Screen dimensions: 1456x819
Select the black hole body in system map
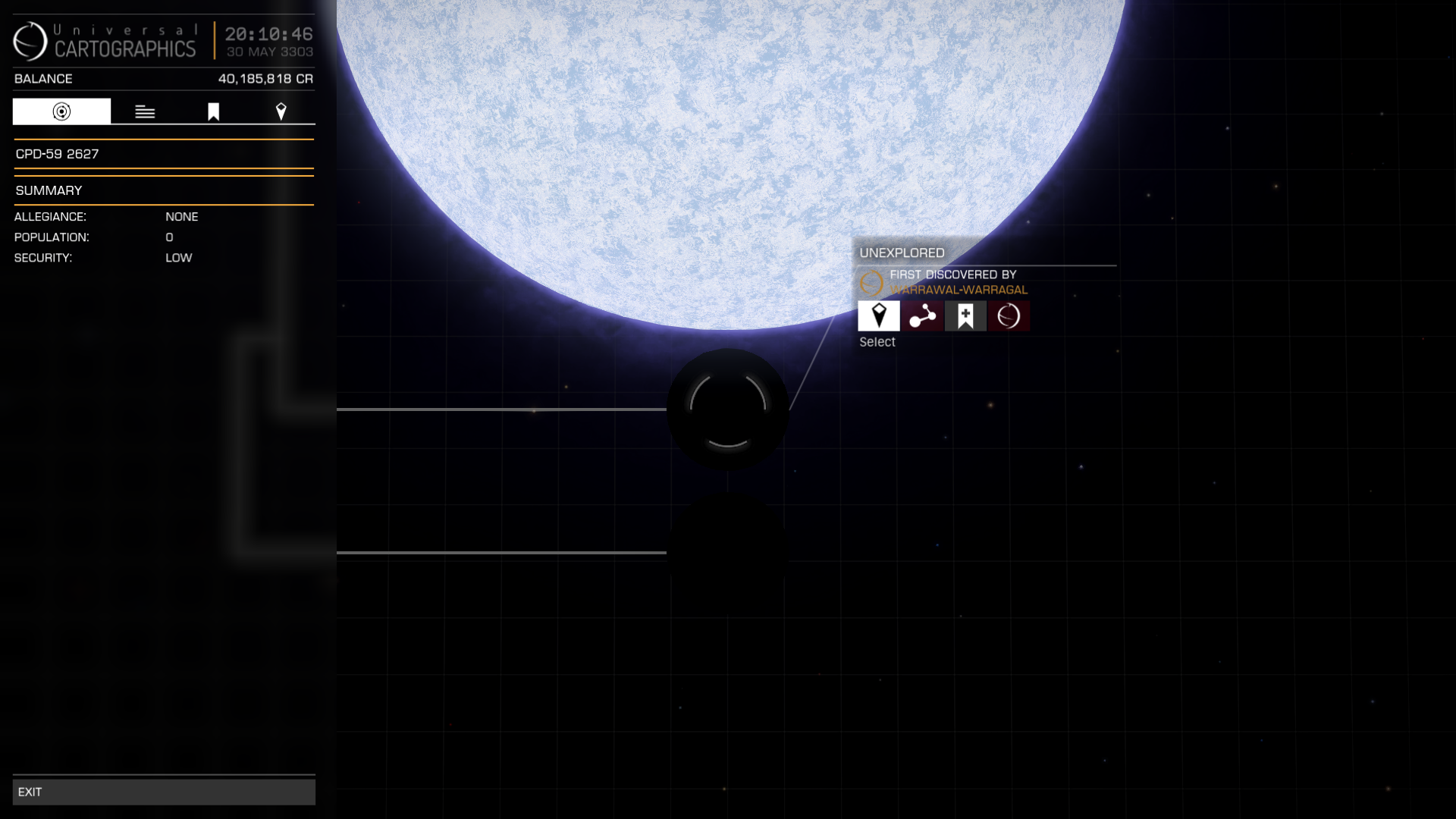[727, 409]
